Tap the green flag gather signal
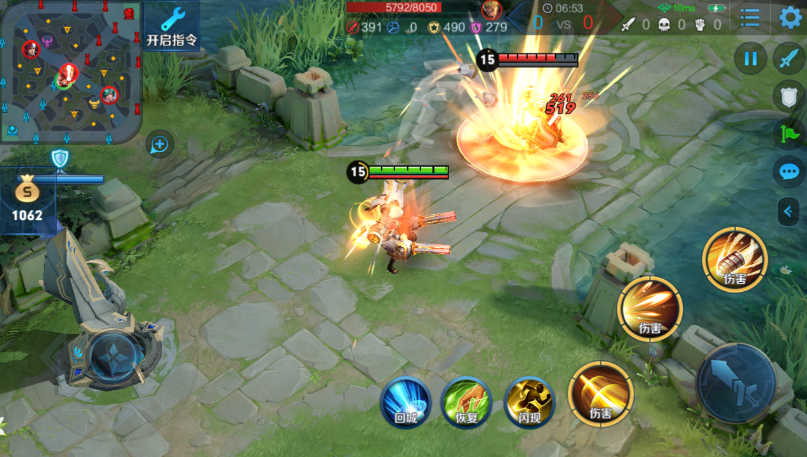 pos(789,134)
